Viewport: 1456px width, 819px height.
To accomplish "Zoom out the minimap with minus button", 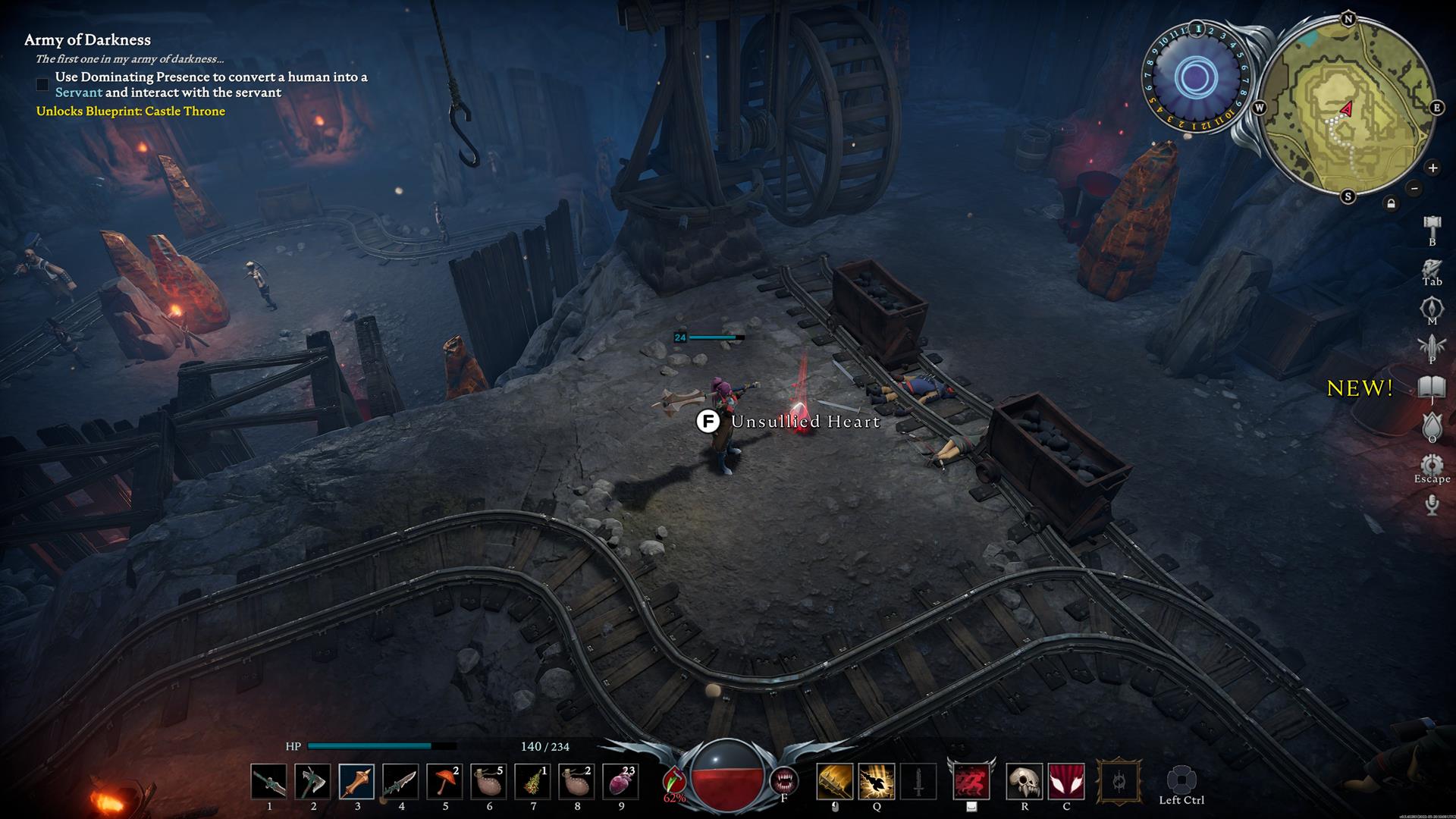I will pyautogui.click(x=1414, y=188).
